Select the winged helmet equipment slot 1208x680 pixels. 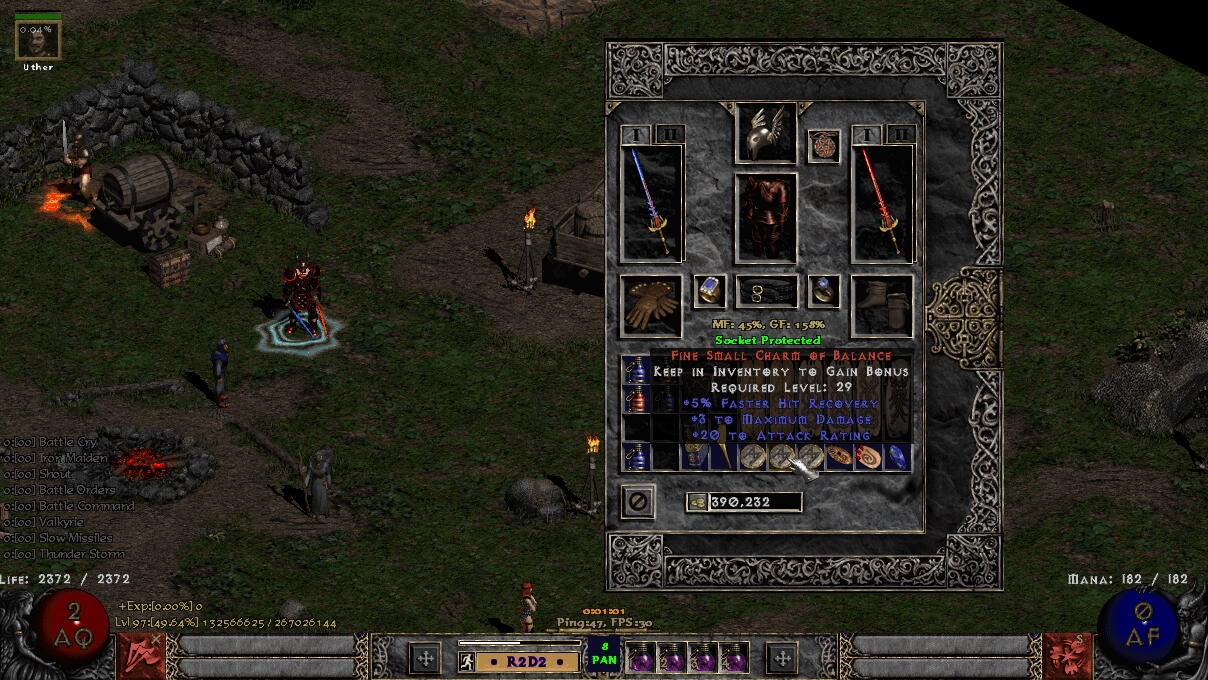pos(766,132)
